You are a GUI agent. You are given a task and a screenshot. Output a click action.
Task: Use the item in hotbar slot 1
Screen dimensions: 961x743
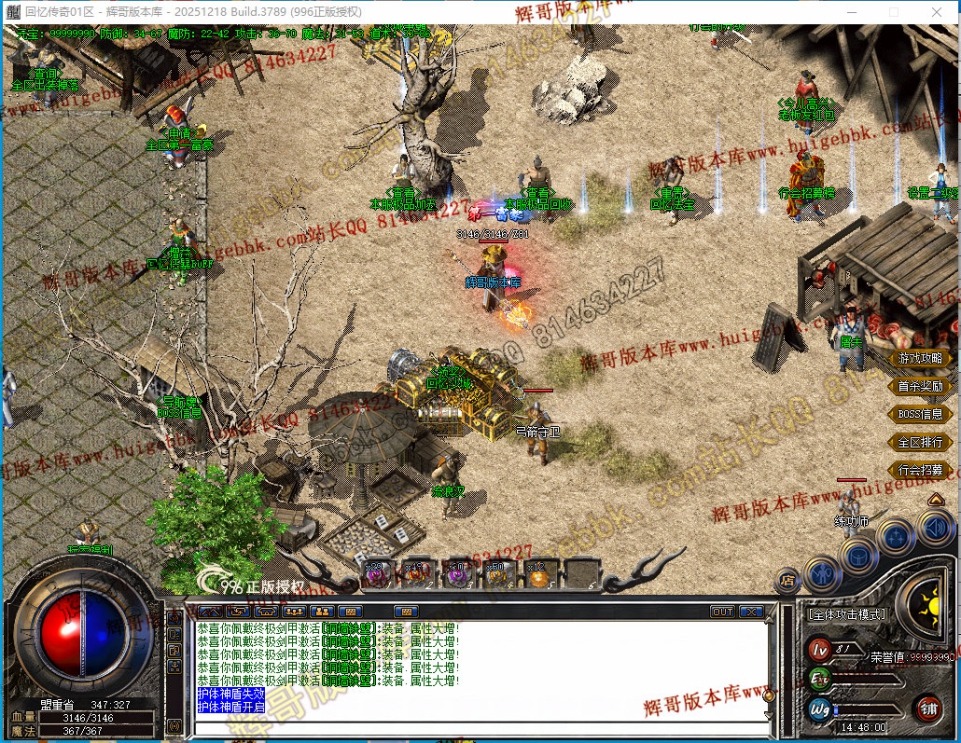[377, 573]
